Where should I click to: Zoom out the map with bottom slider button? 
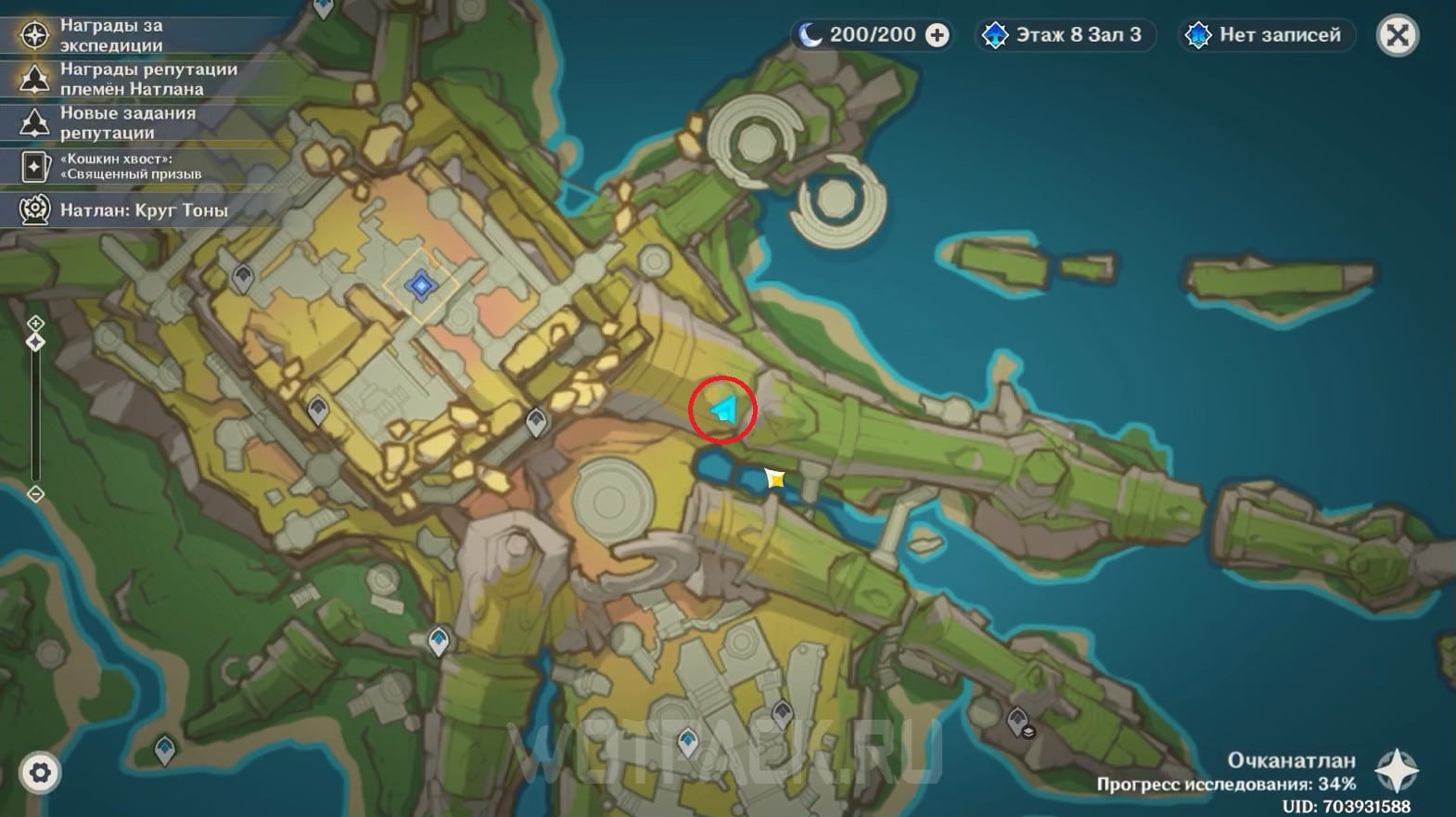(35, 494)
